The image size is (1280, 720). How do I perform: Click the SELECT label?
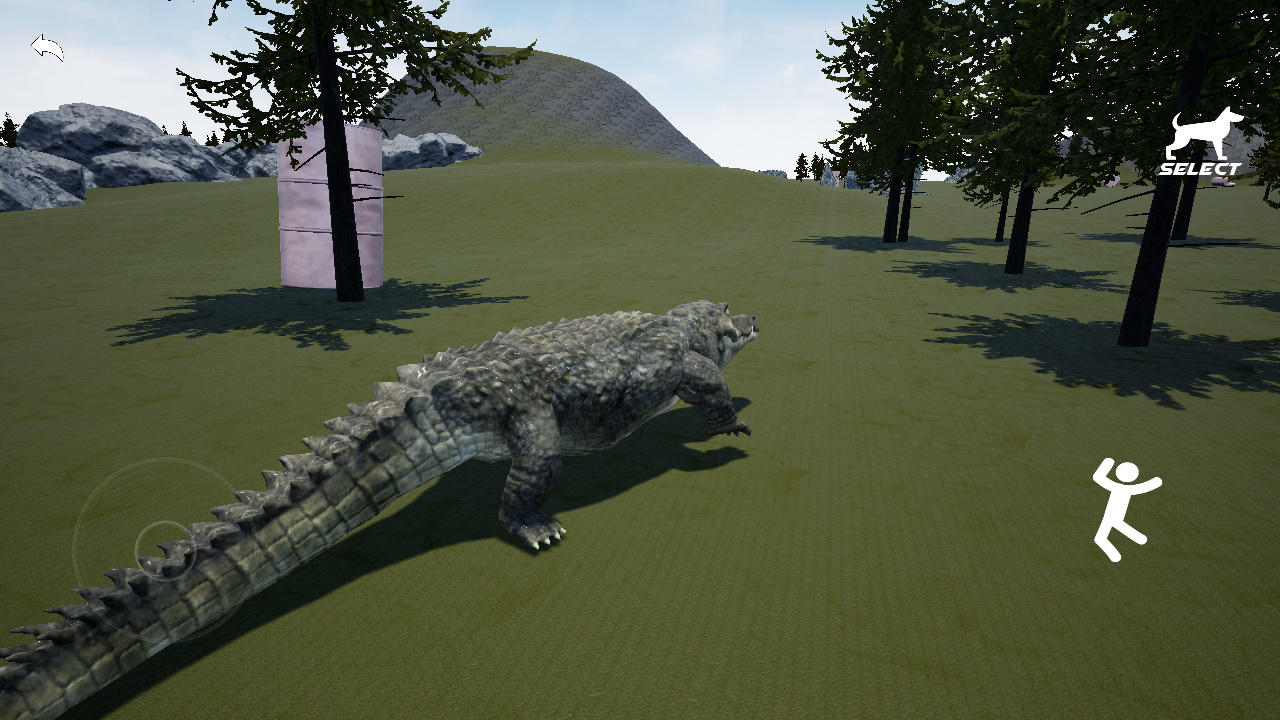pyautogui.click(x=1200, y=170)
